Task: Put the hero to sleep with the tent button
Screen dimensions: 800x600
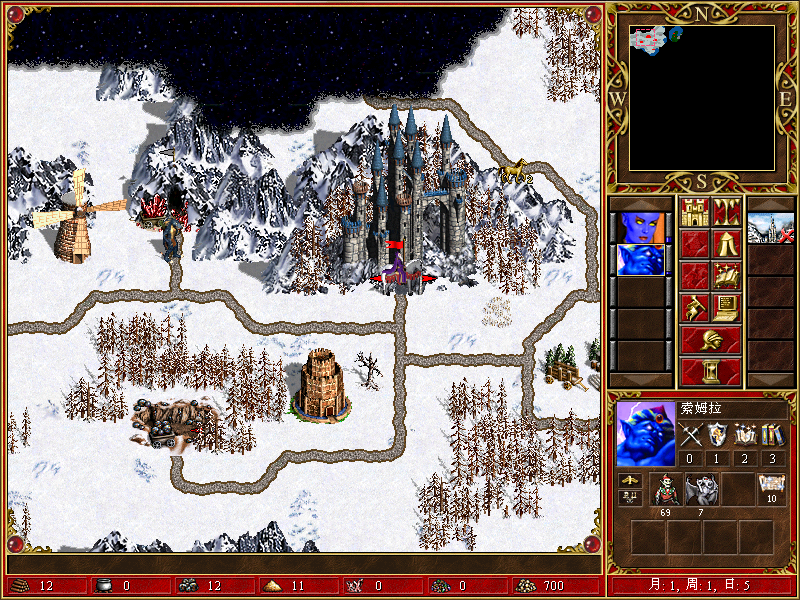Action: tap(726, 244)
